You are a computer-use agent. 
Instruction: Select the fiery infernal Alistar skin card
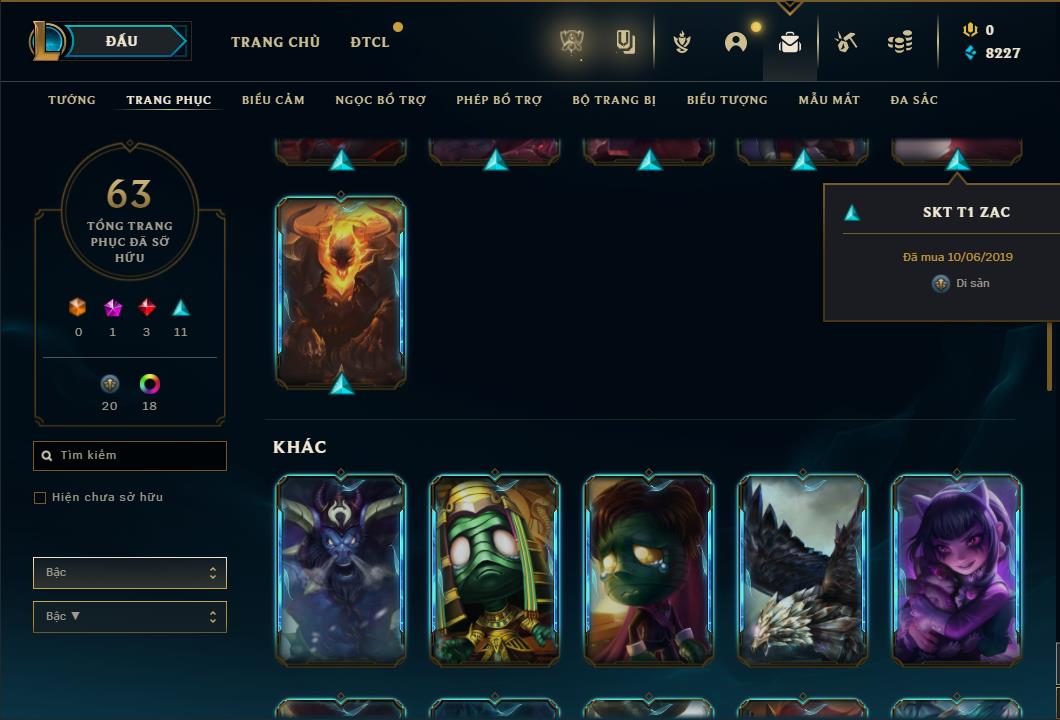tap(341, 291)
